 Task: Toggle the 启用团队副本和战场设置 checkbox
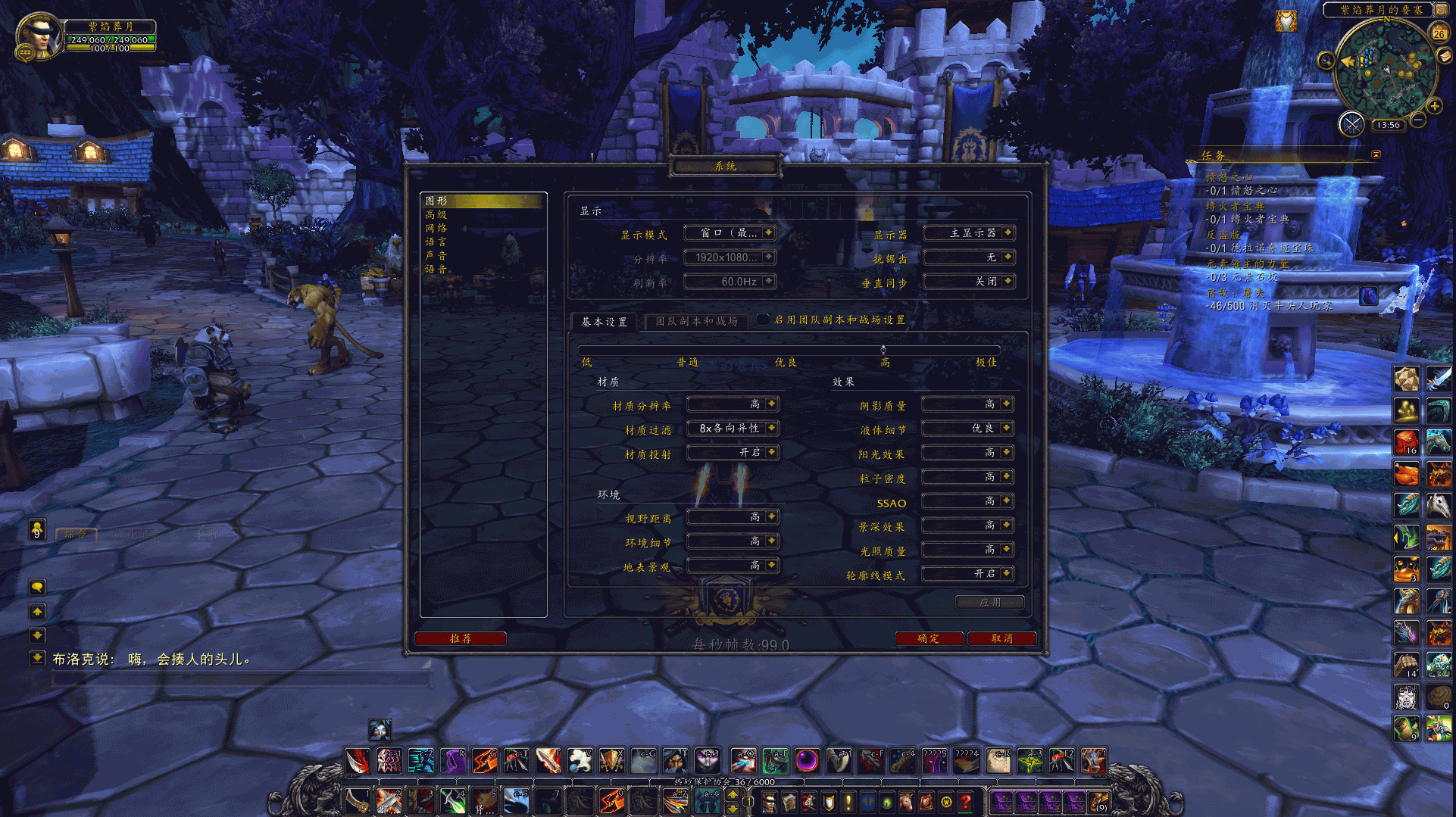pos(763,320)
